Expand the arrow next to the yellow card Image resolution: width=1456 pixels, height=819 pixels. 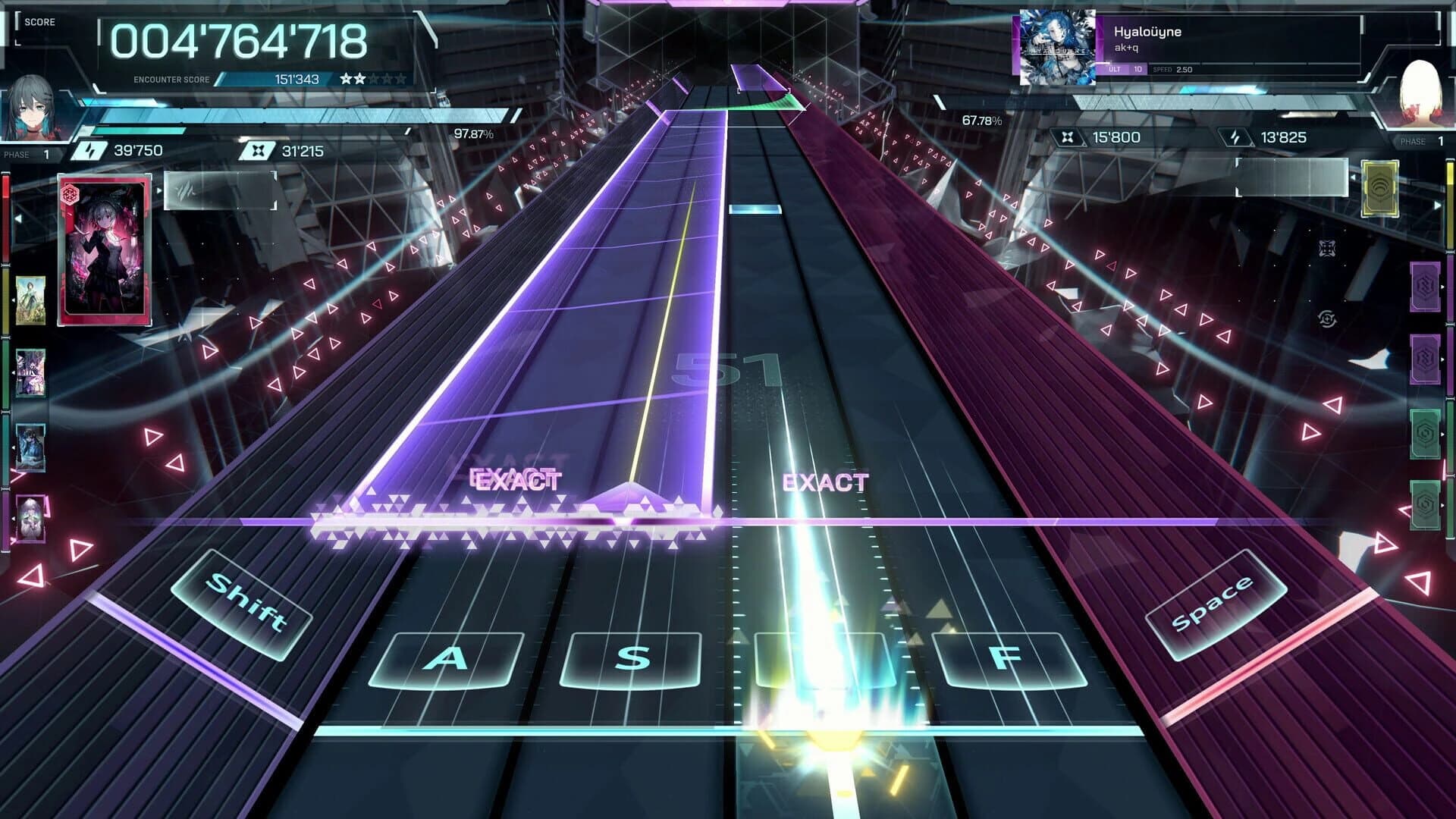click(x=1436, y=203)
